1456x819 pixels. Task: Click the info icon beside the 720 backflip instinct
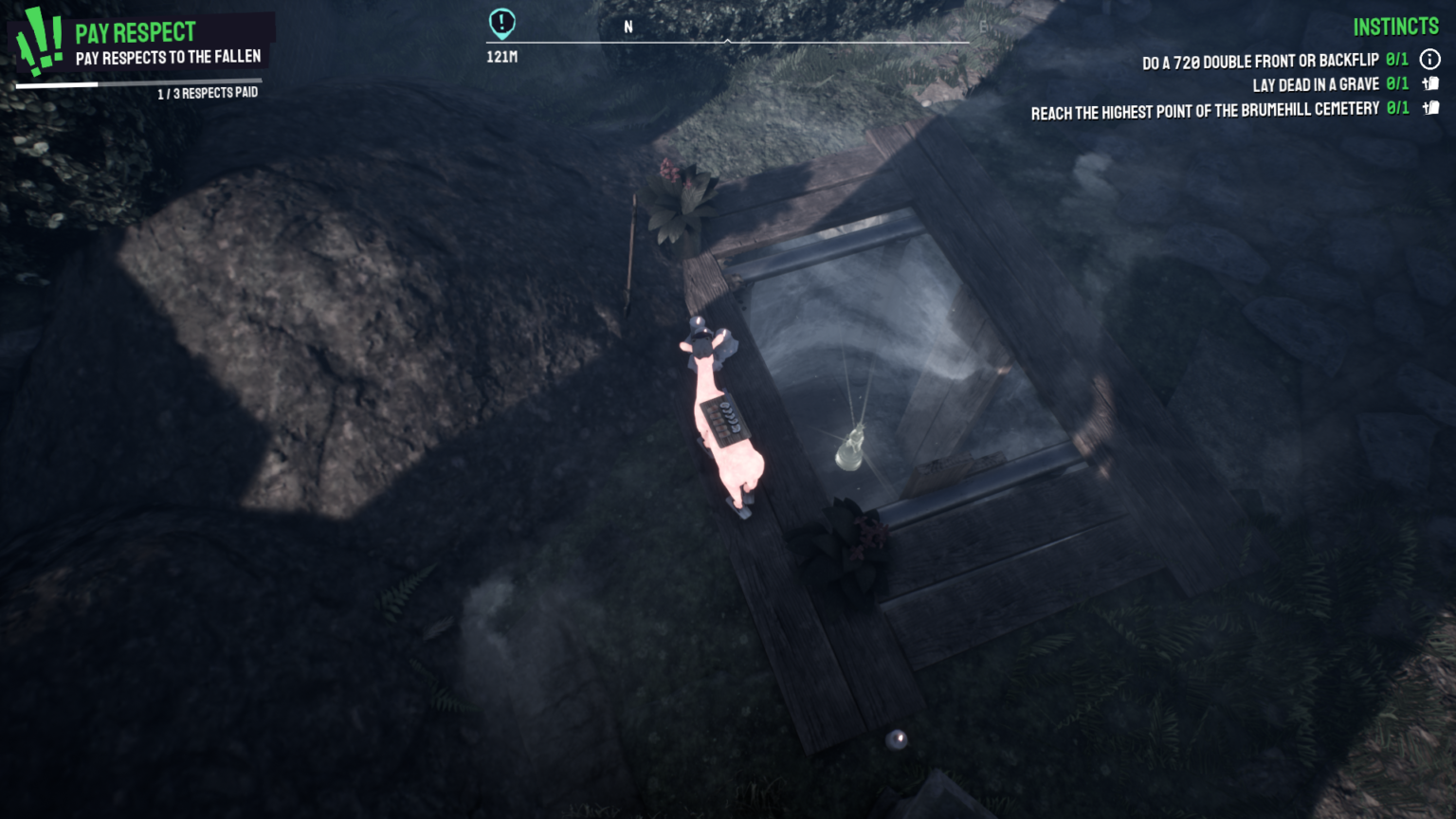point(1430,60)
